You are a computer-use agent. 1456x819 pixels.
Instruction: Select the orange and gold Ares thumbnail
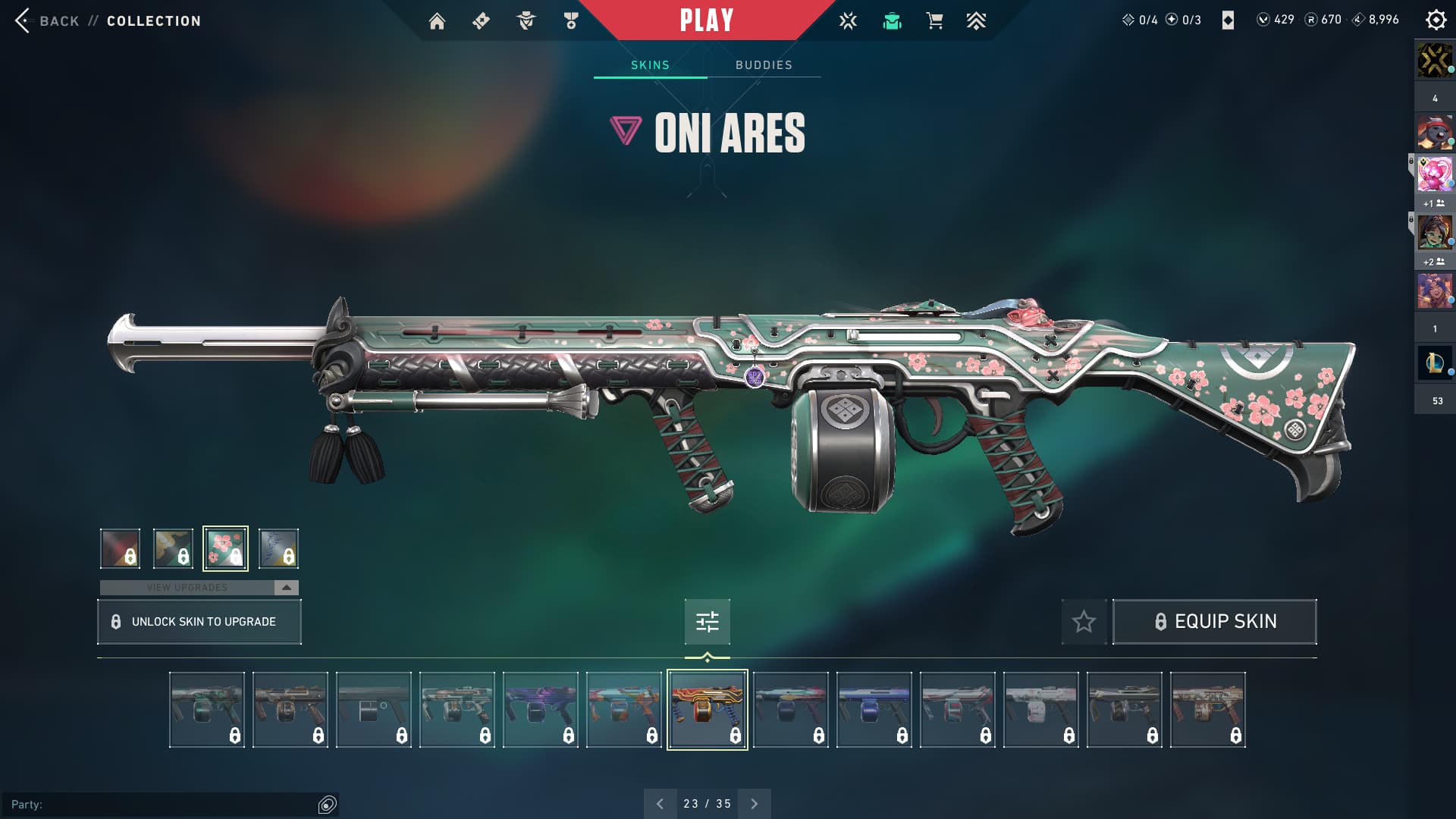tap(707, 710)
